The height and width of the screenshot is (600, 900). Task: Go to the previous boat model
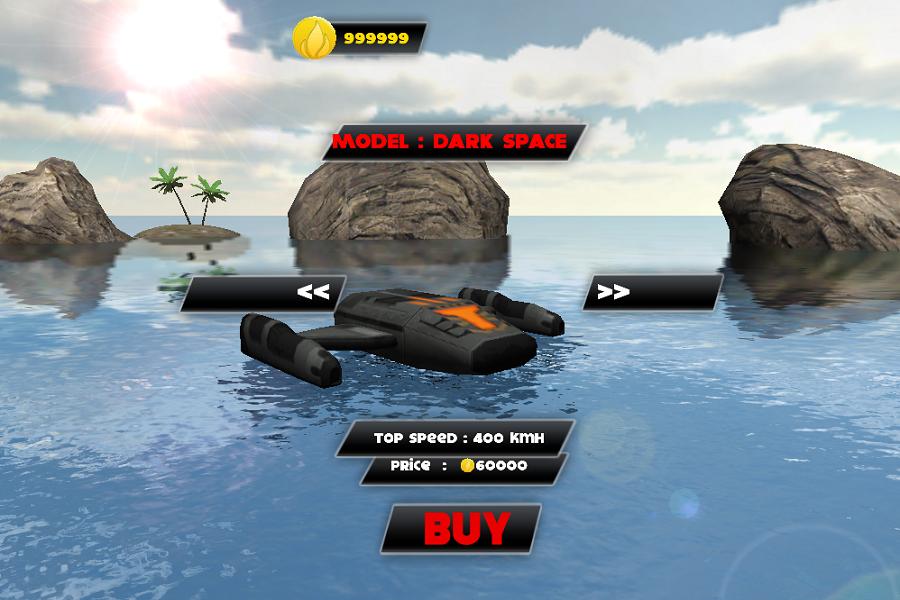pyautogui.click(x=265, y=293)
